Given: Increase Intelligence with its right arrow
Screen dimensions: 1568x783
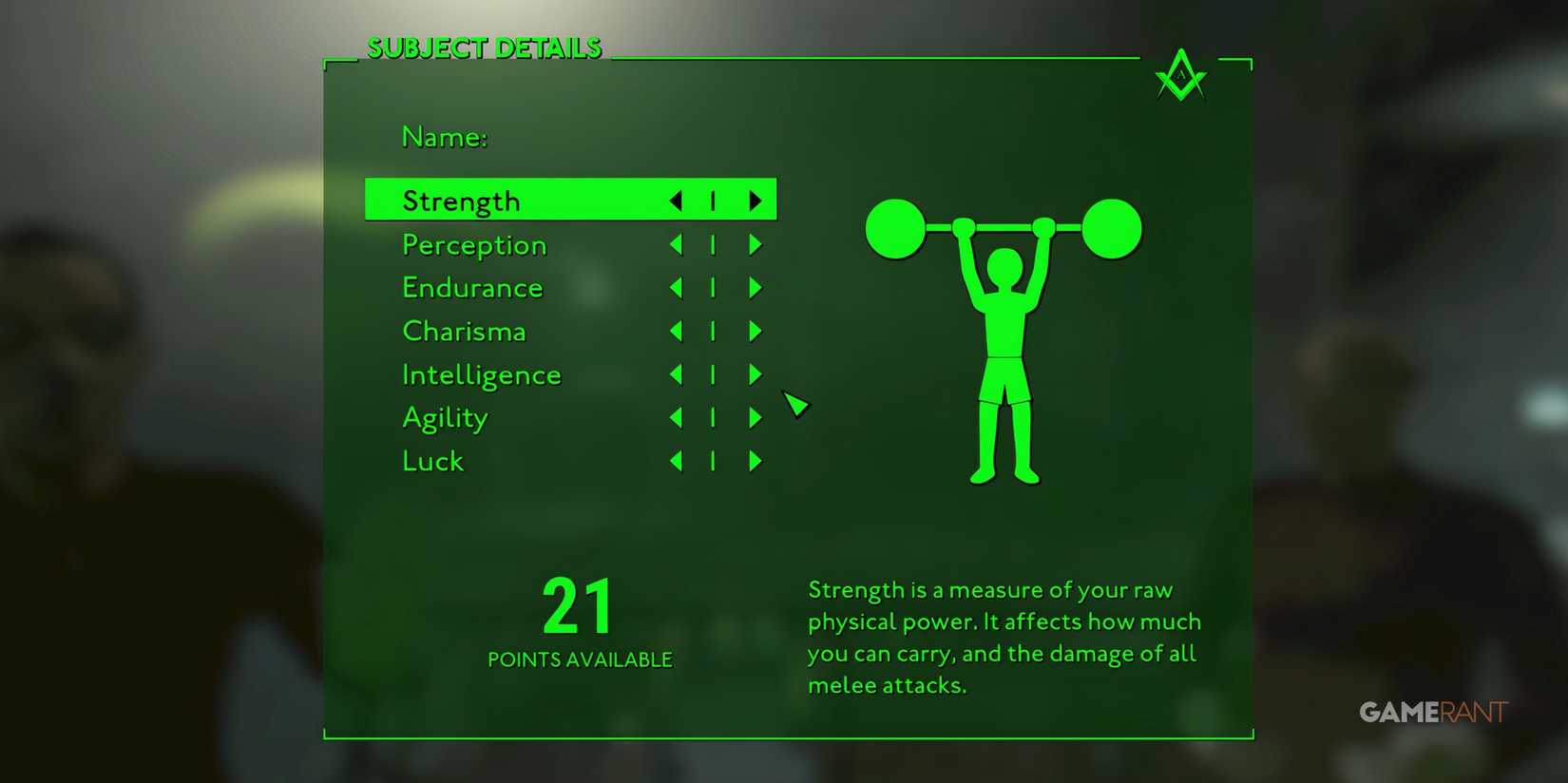Looking at the screenshot, I should 755,374.
